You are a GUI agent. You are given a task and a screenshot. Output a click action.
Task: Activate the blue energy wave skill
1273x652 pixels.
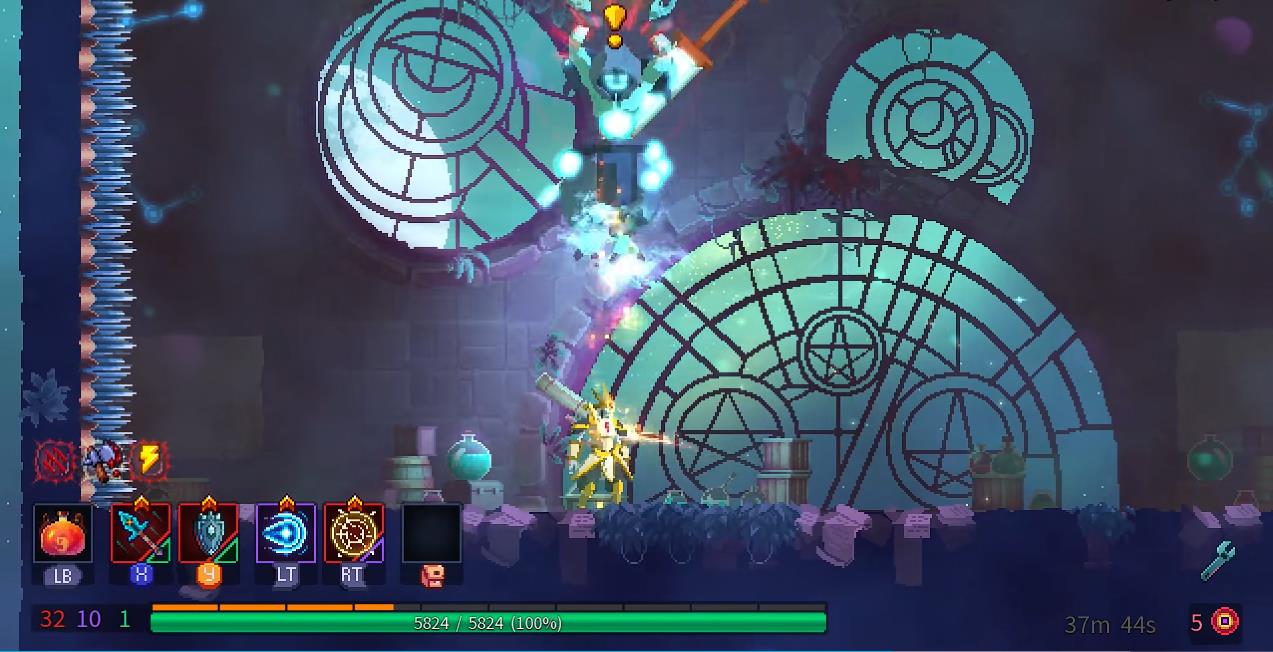coord(286,534)
